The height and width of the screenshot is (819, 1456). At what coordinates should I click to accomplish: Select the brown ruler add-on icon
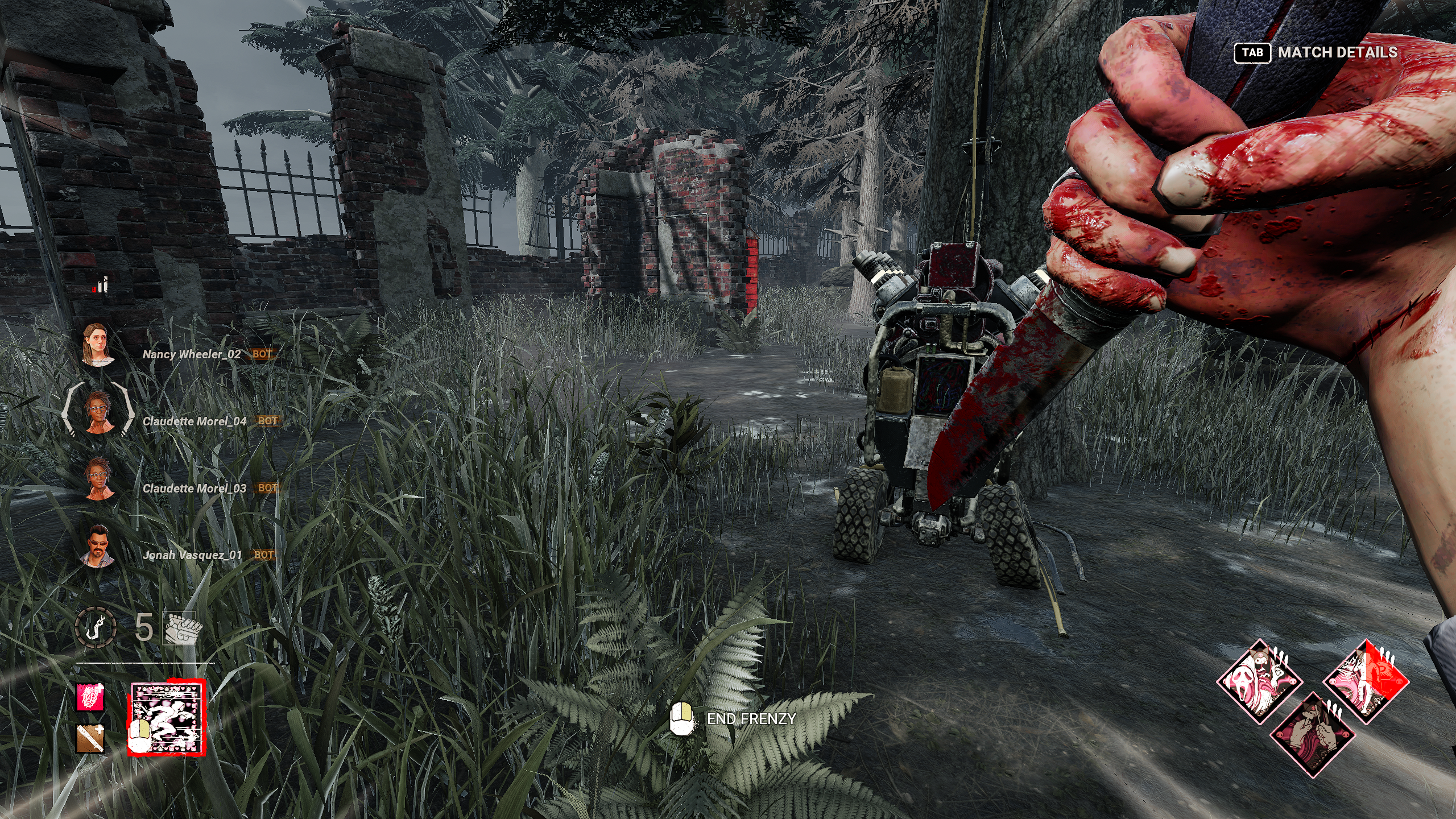pyautogui.click(x=91, y=738)
